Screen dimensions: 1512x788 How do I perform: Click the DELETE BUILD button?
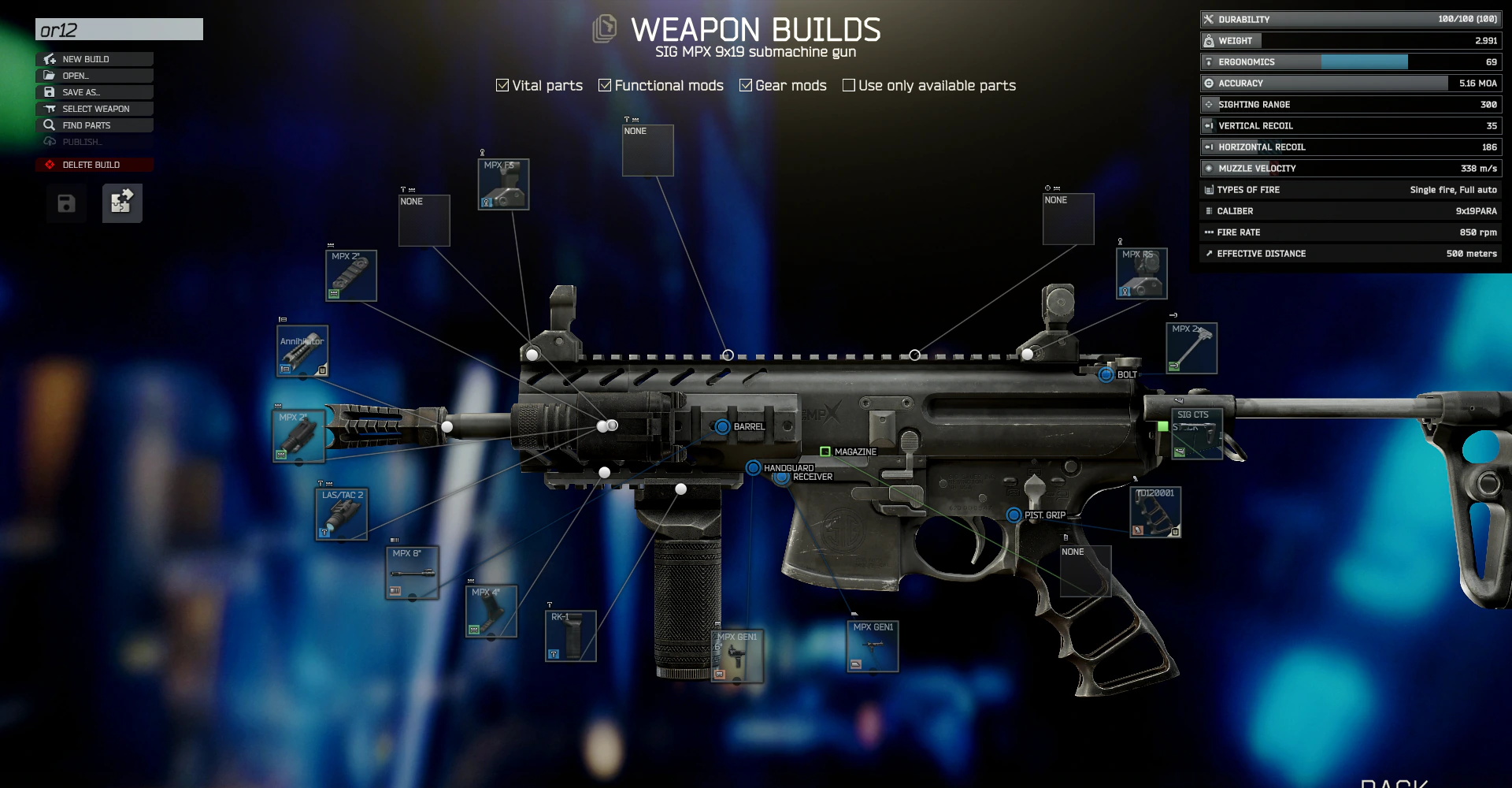(94, 165)
